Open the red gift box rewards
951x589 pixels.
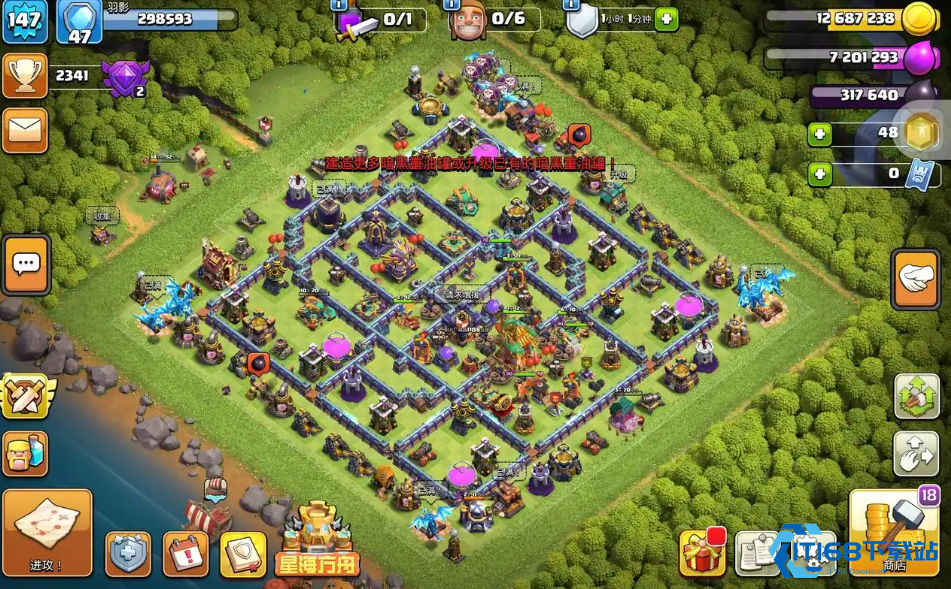click(703, 553)
